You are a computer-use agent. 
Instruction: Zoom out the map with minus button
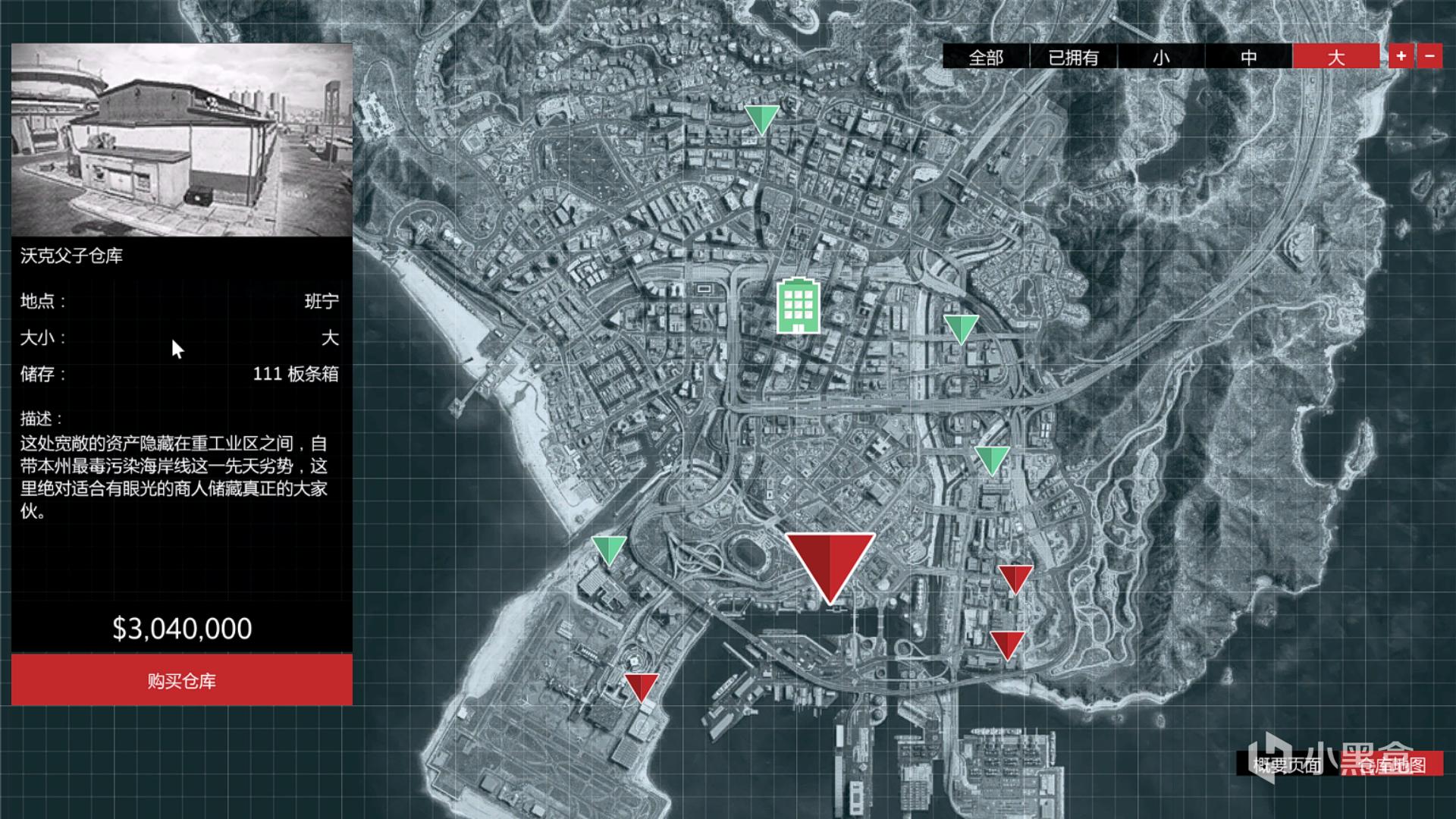1429,56
